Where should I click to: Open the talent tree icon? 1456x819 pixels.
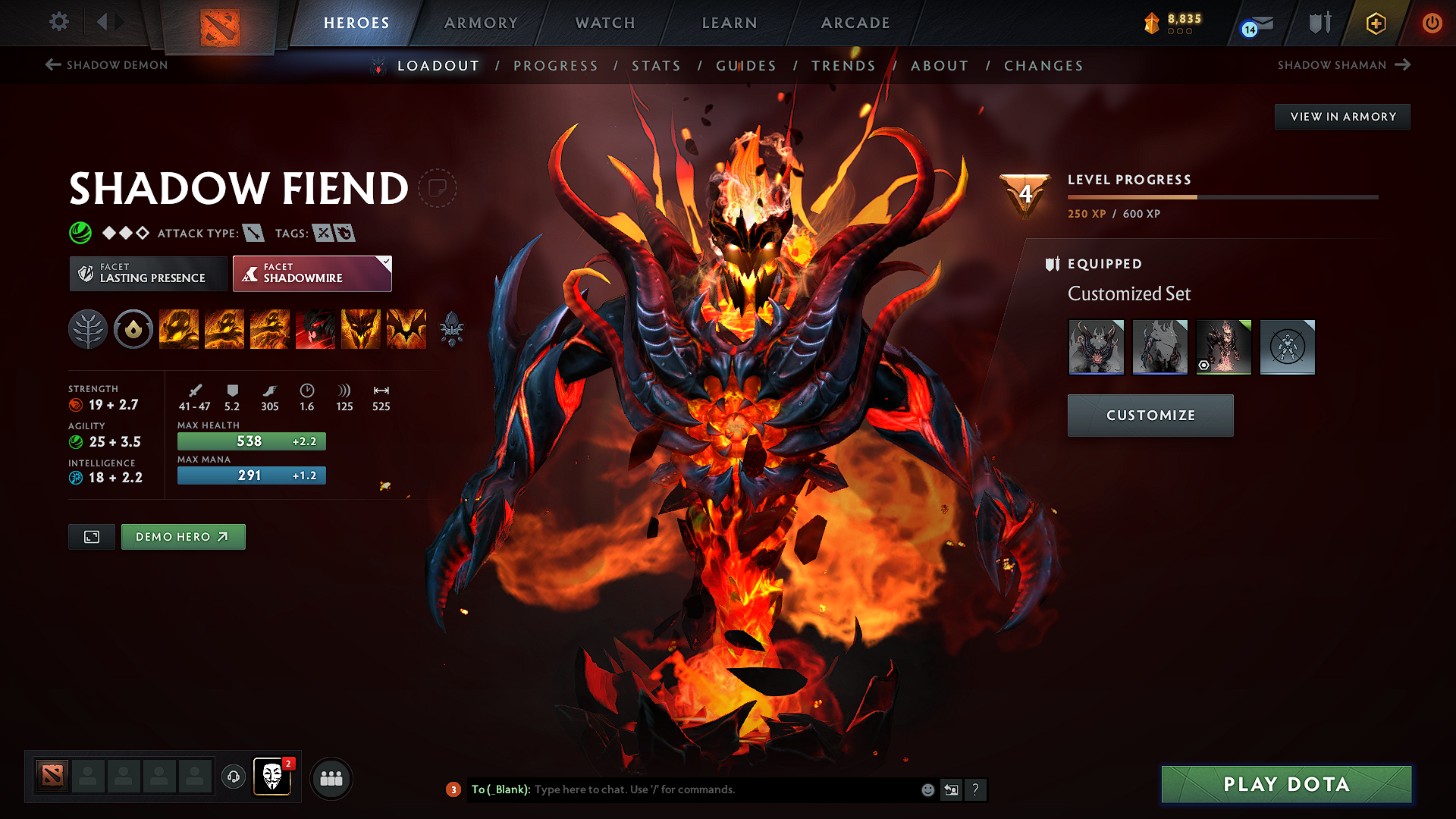point(88,329)
